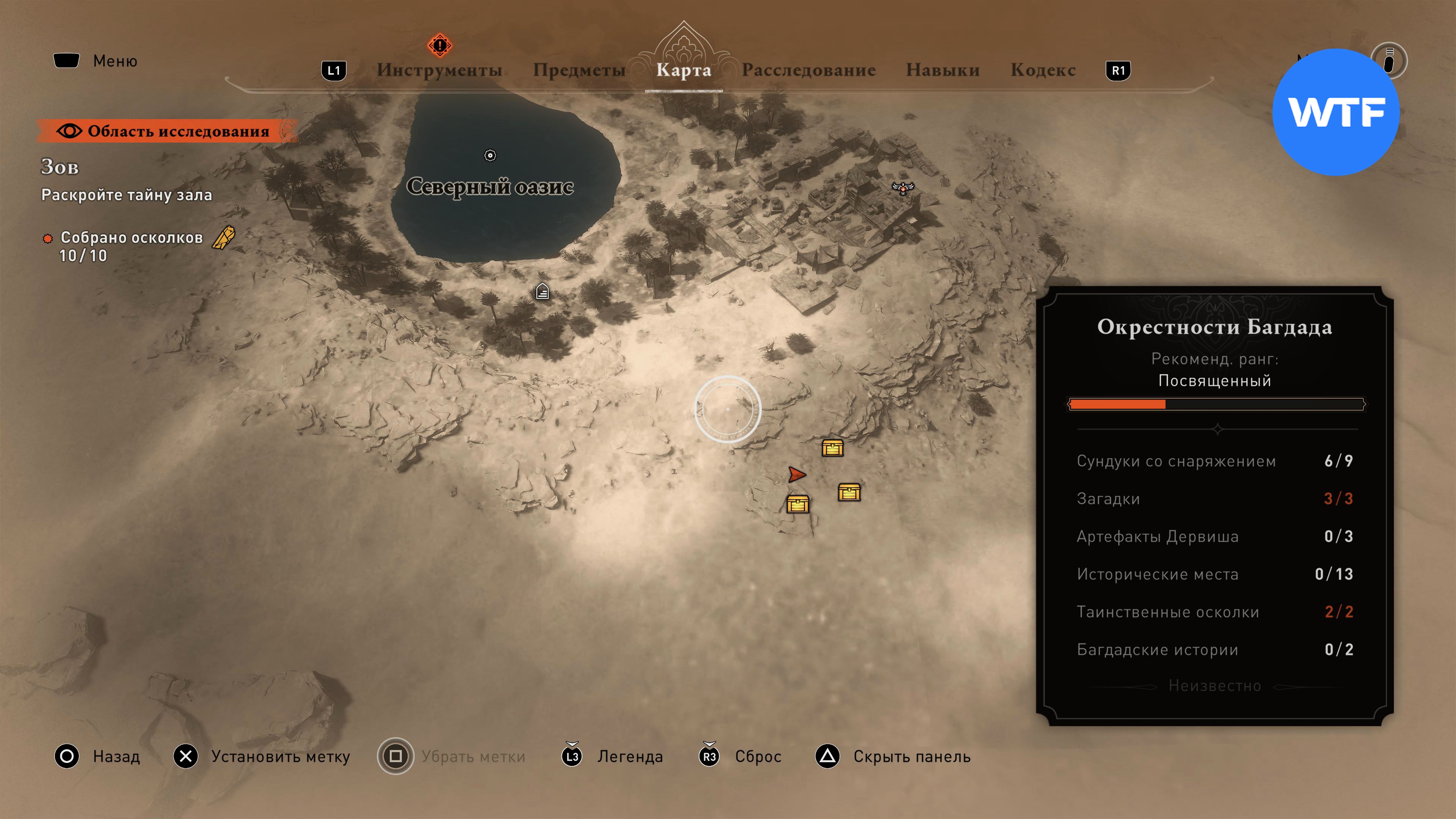Select the tombstone-shaped map marker
The height and width of the screenshot is (819, 1456).
(542, 292)
